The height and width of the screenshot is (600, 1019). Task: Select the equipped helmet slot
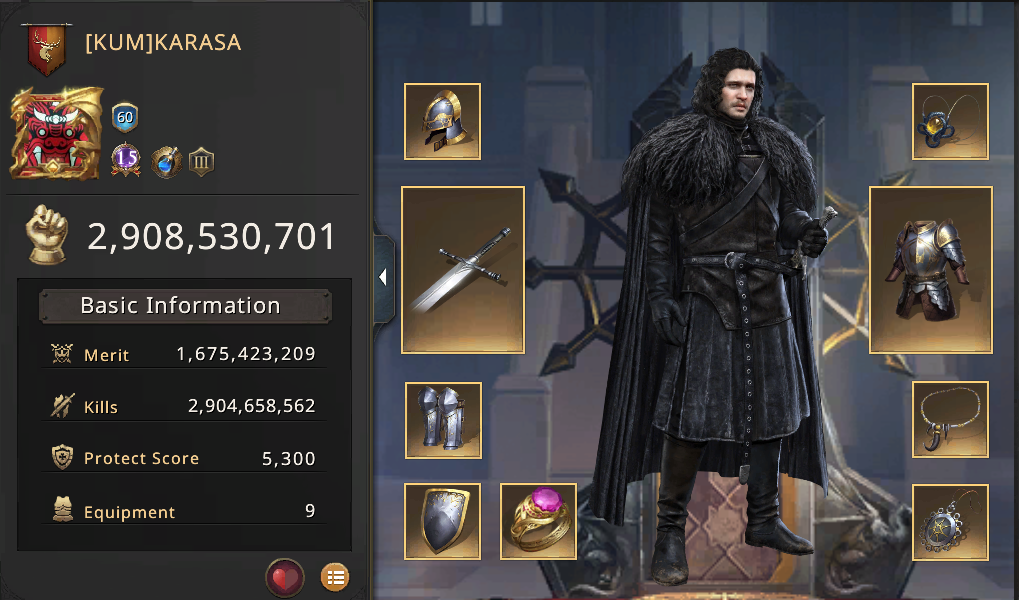pos(442,121)
